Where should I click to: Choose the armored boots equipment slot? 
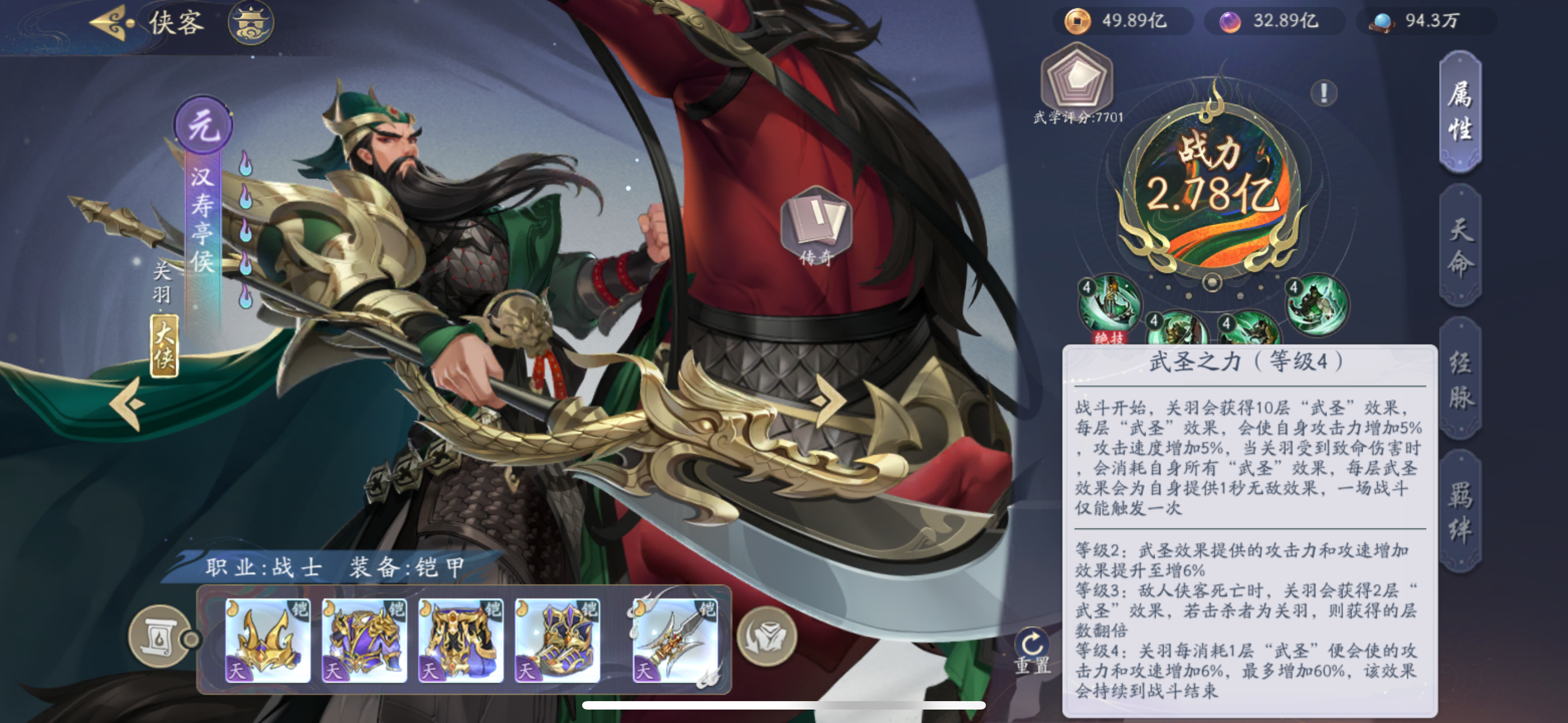click(x=557, y=639)
